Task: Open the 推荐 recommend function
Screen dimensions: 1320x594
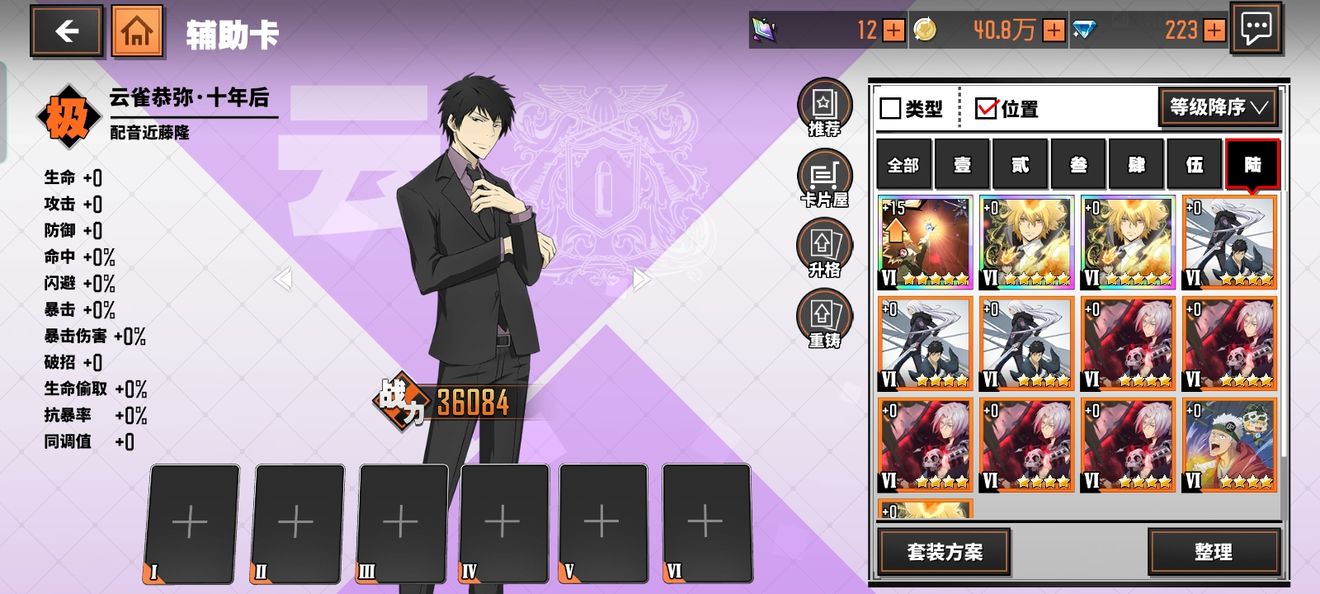Action: 825,107
